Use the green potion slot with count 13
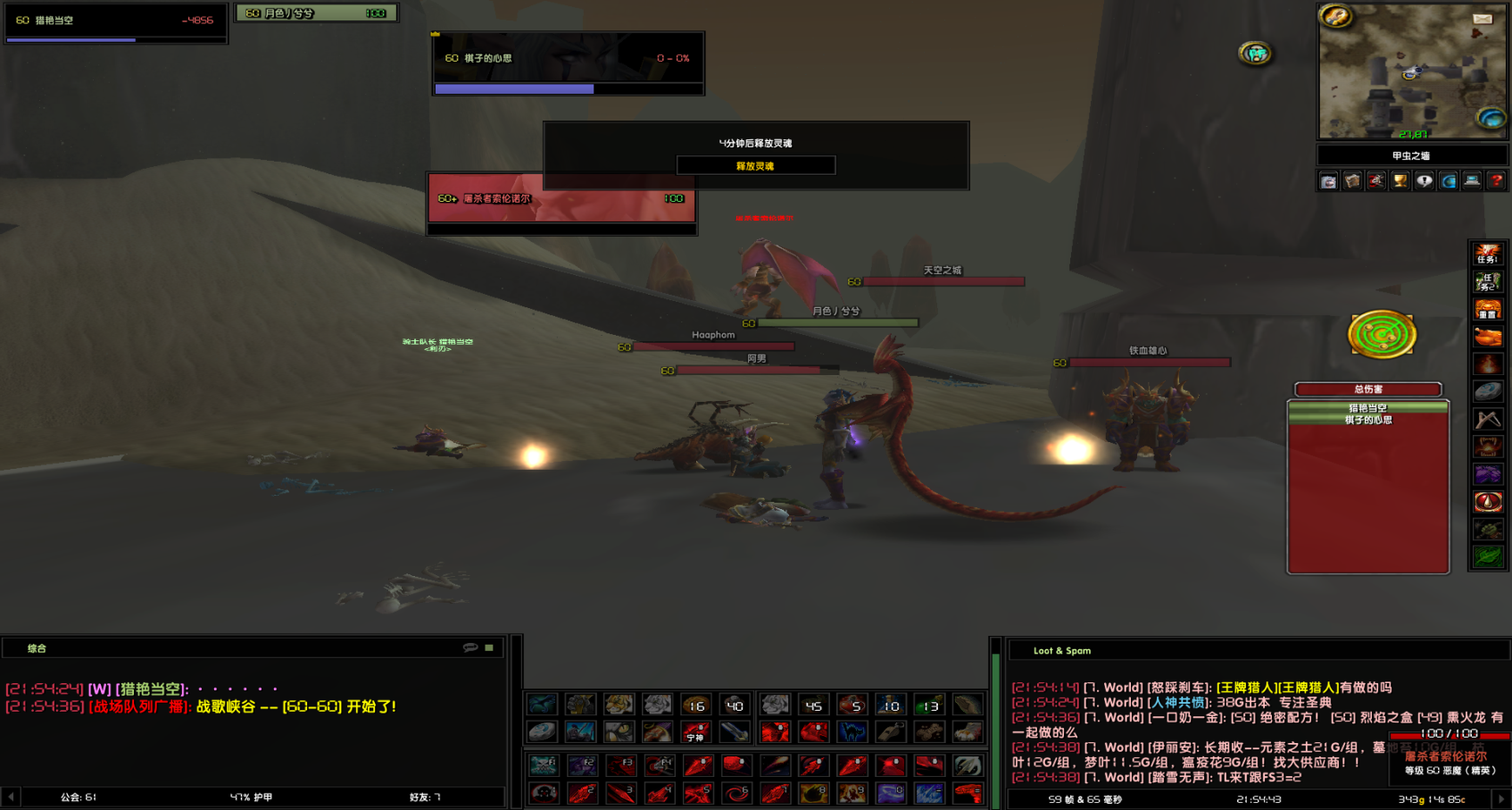 (x=929, y=706)
